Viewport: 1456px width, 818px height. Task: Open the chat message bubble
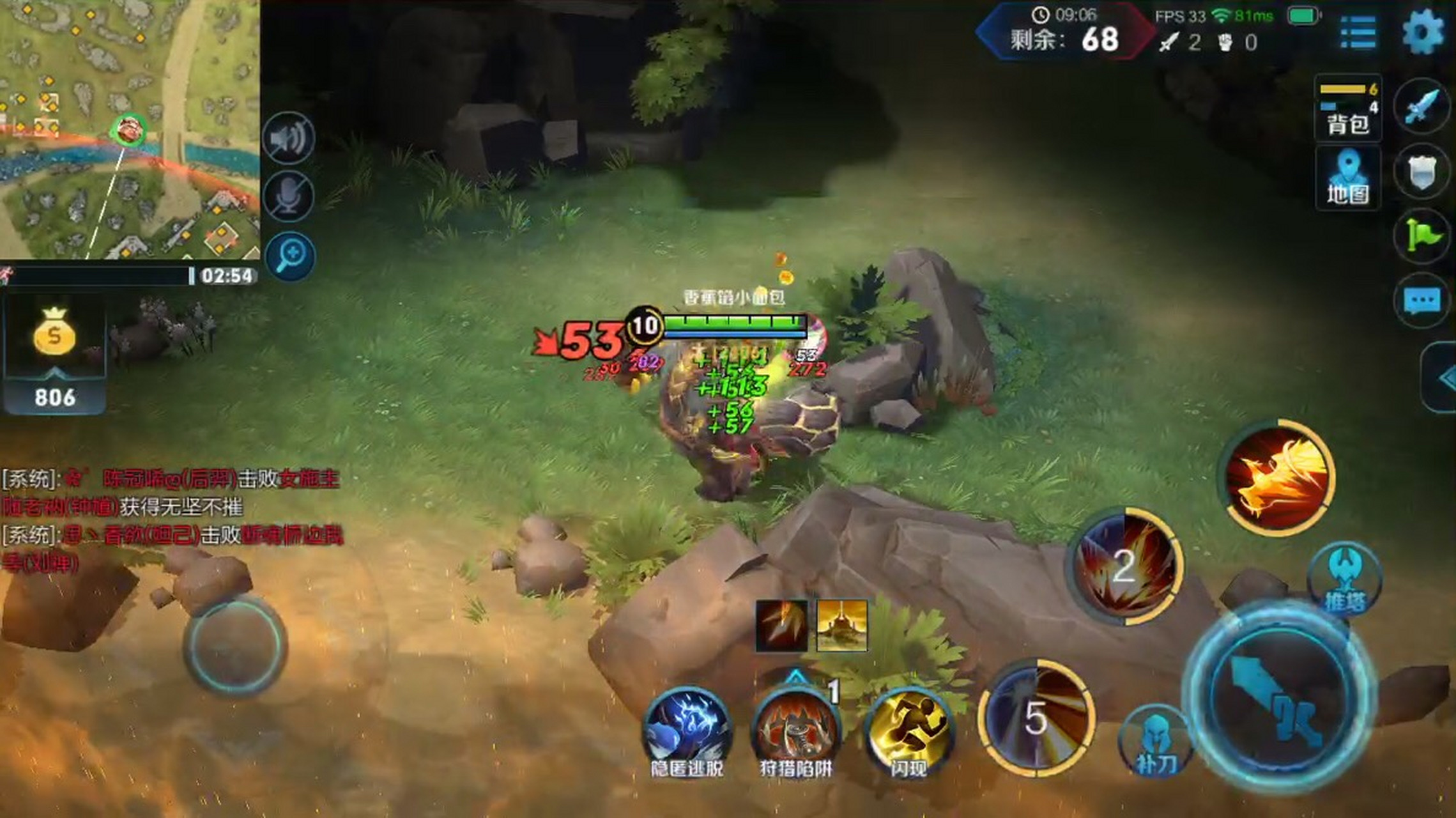click(1422, 300)
